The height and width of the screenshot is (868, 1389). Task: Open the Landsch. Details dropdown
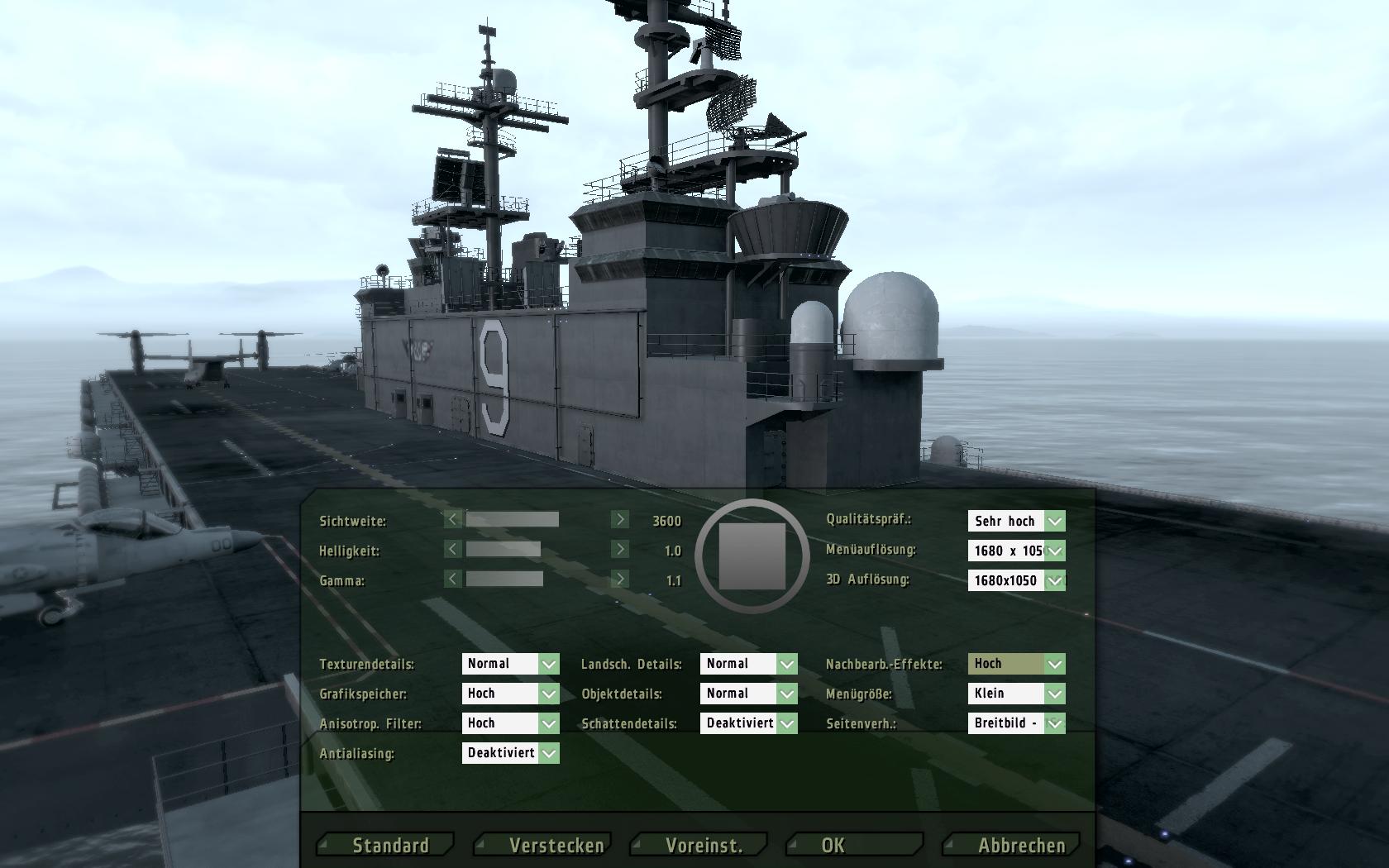pos(786,664)
